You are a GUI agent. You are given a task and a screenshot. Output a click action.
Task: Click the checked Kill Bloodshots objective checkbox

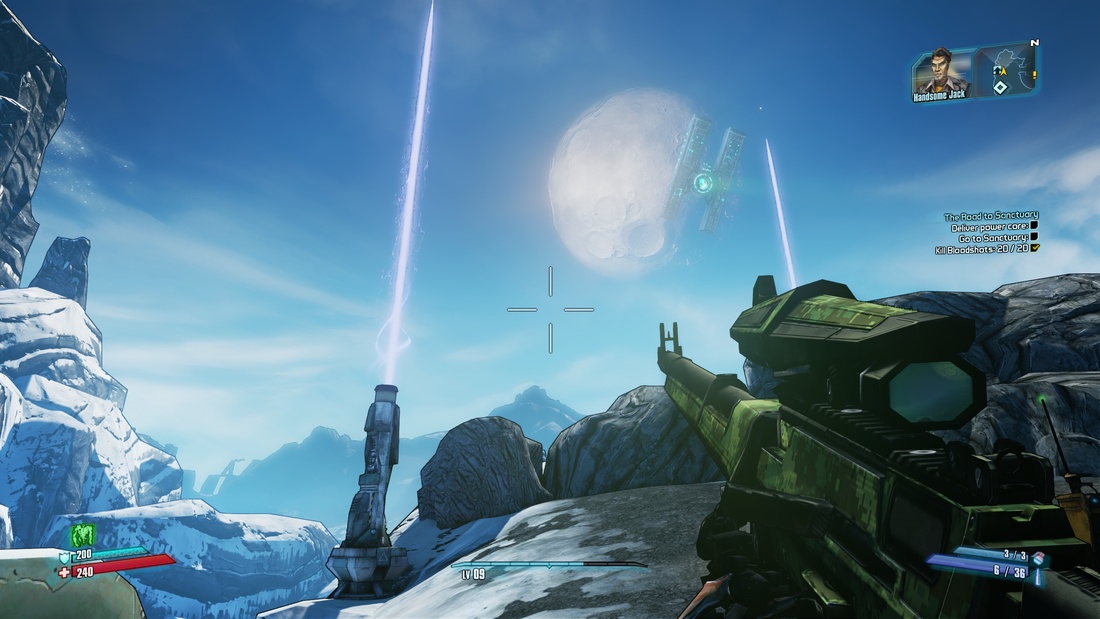(x=1034, y=249)
